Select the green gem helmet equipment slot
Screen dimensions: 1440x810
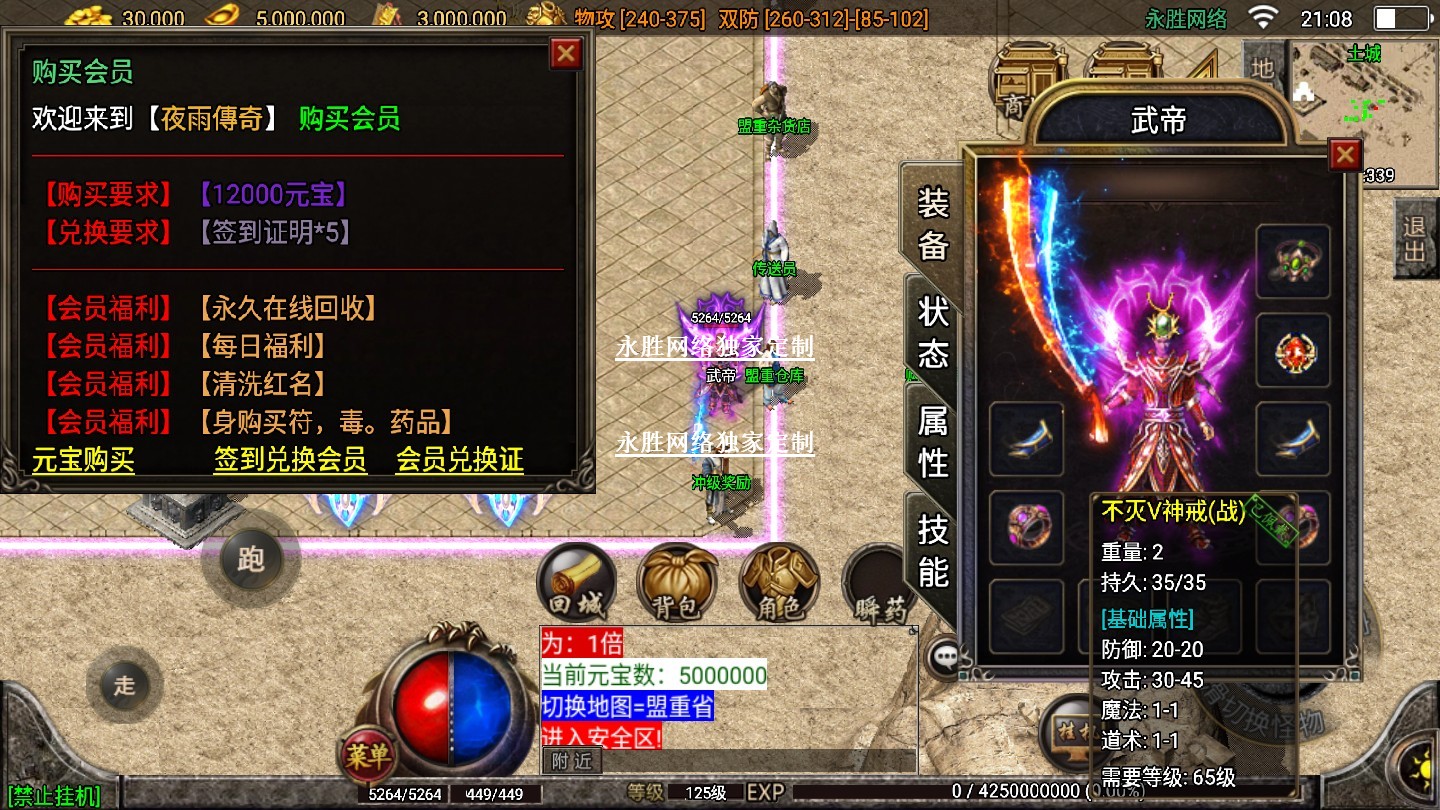1293,262
